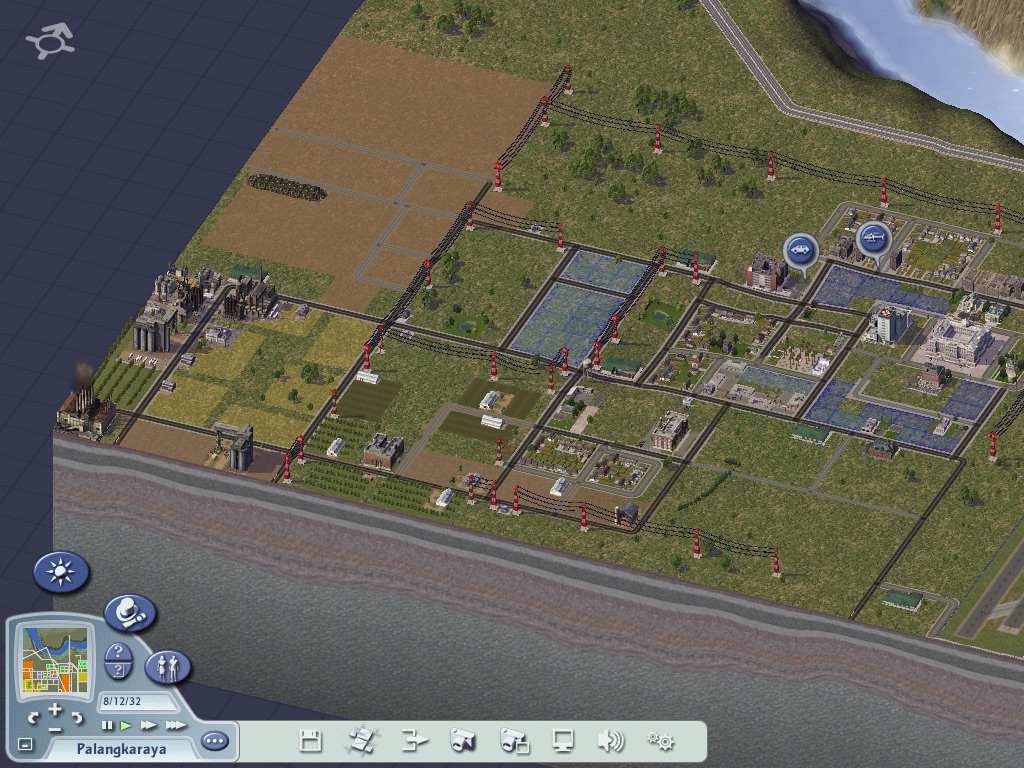Toggle the three-dots options button

(215, 741)
